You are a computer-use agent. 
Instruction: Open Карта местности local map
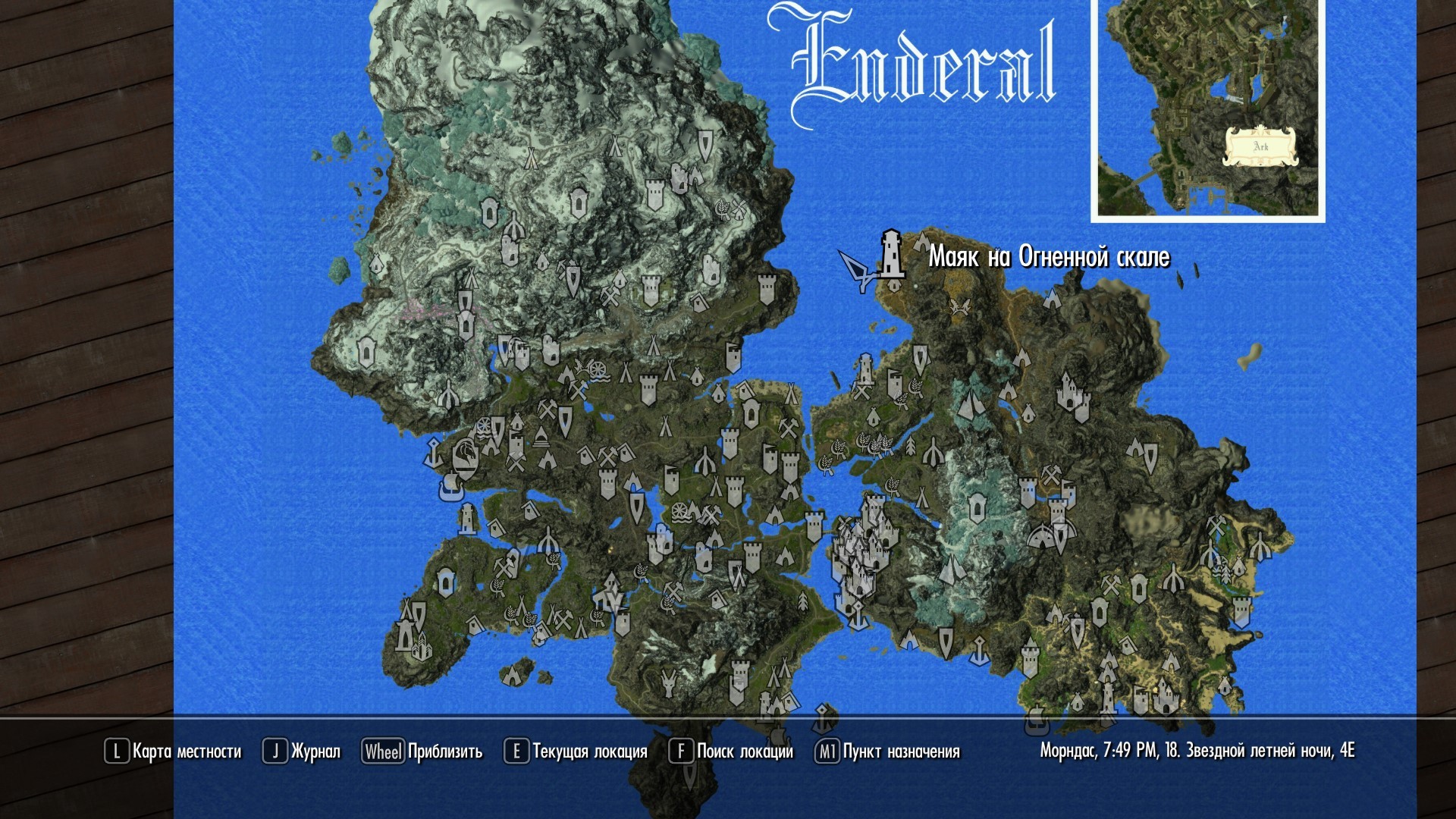tap(173, 752)
